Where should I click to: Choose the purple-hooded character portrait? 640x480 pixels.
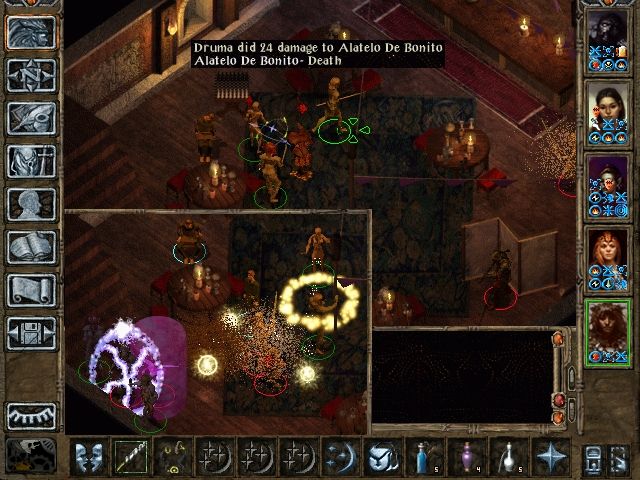click(606, 185)
